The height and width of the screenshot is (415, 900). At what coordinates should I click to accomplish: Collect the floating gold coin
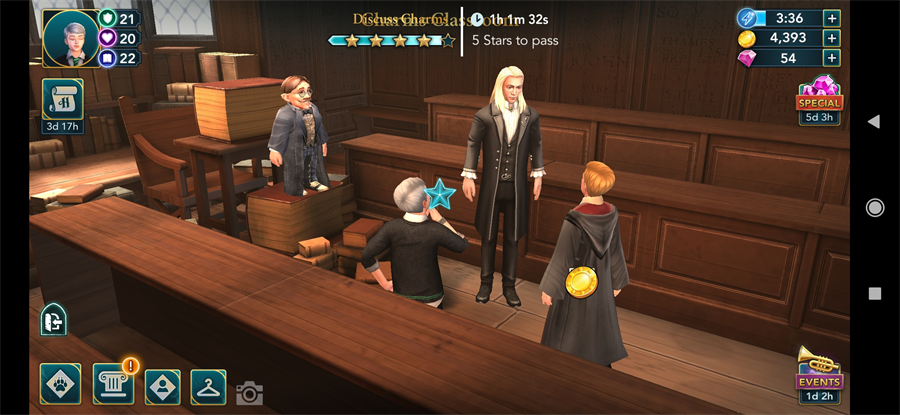581,283
